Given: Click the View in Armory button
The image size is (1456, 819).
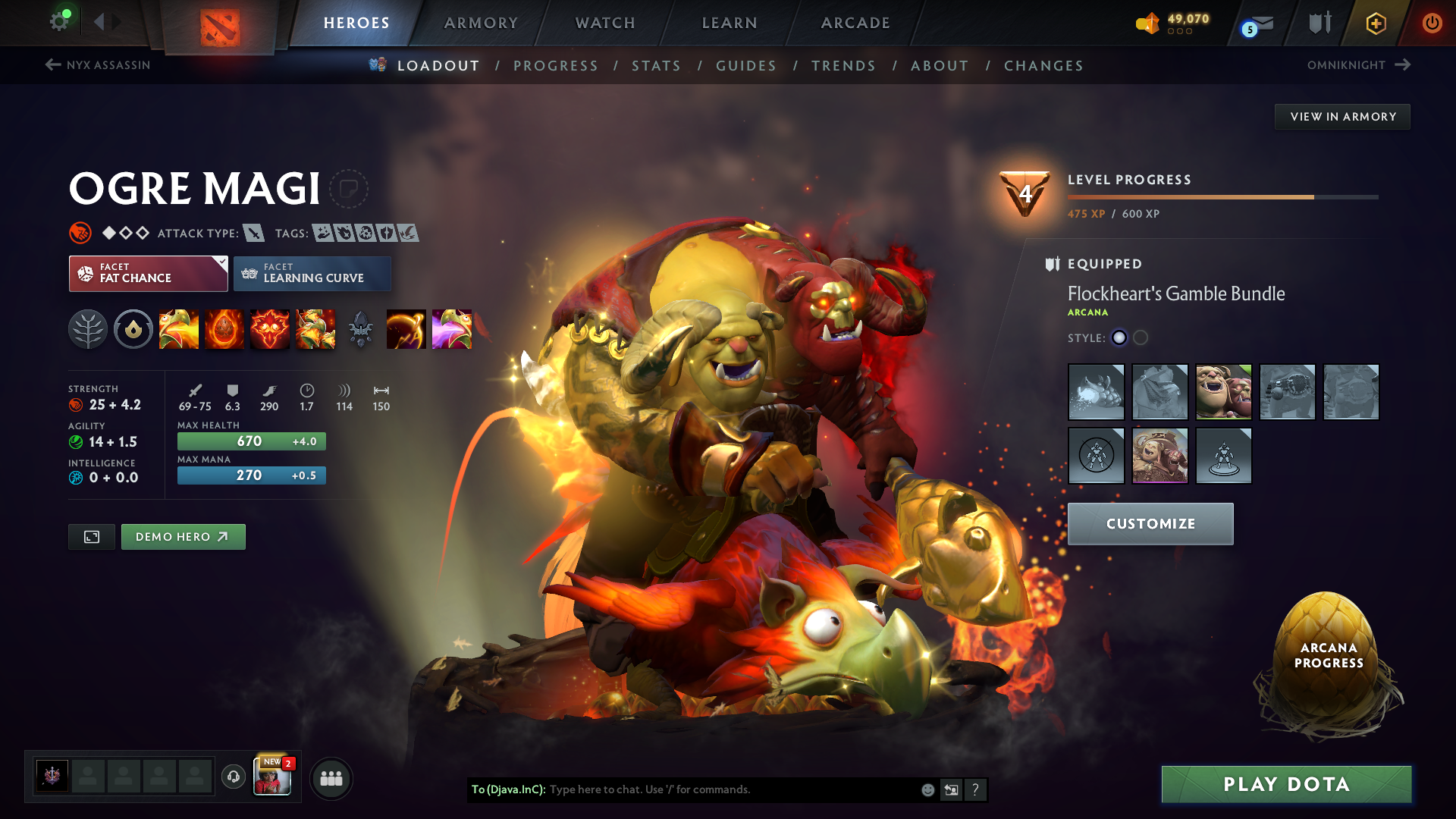Looking at the screenshot, I should point(1342,117).
